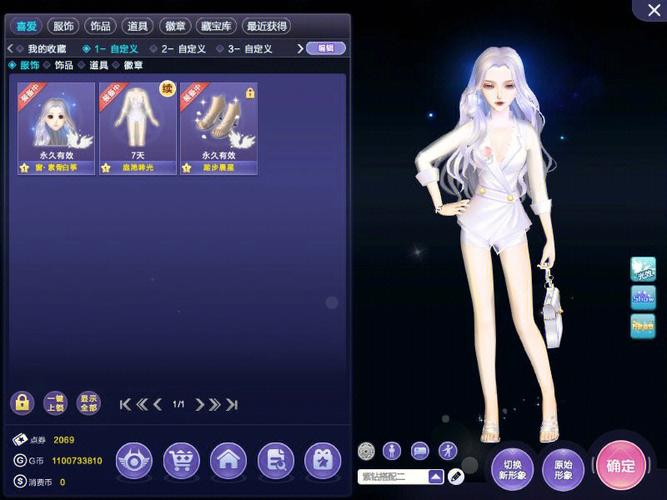Open the shopping cart
The image size is (667, 500).
181,461
